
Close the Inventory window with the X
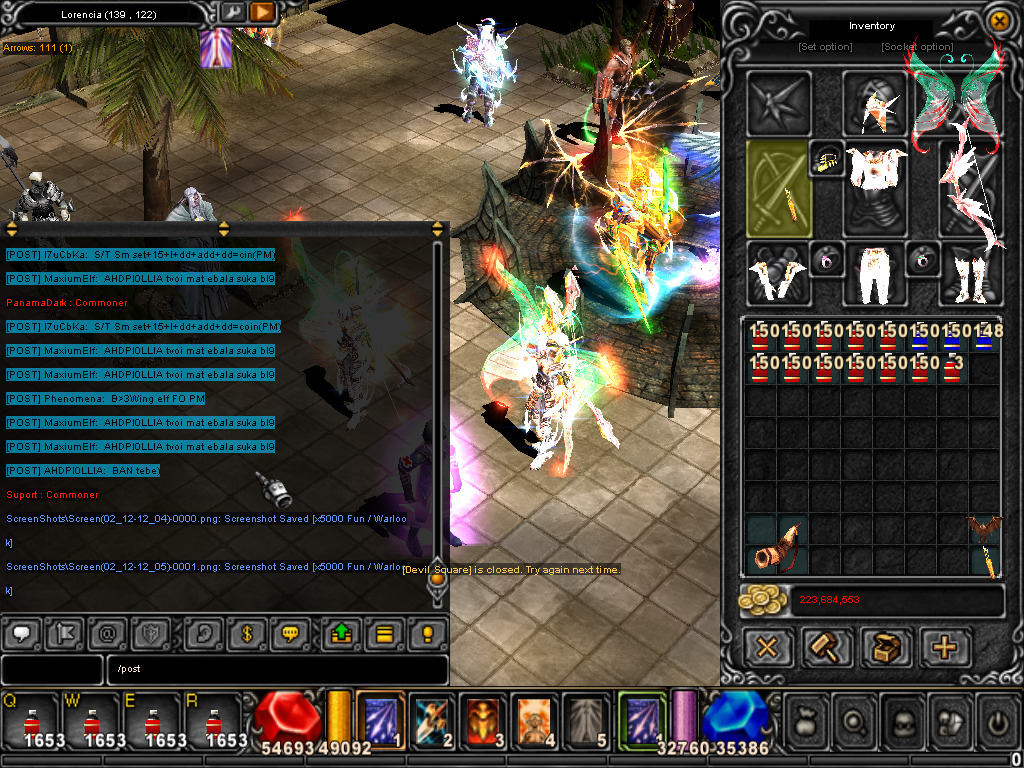(x=998, y=20)
